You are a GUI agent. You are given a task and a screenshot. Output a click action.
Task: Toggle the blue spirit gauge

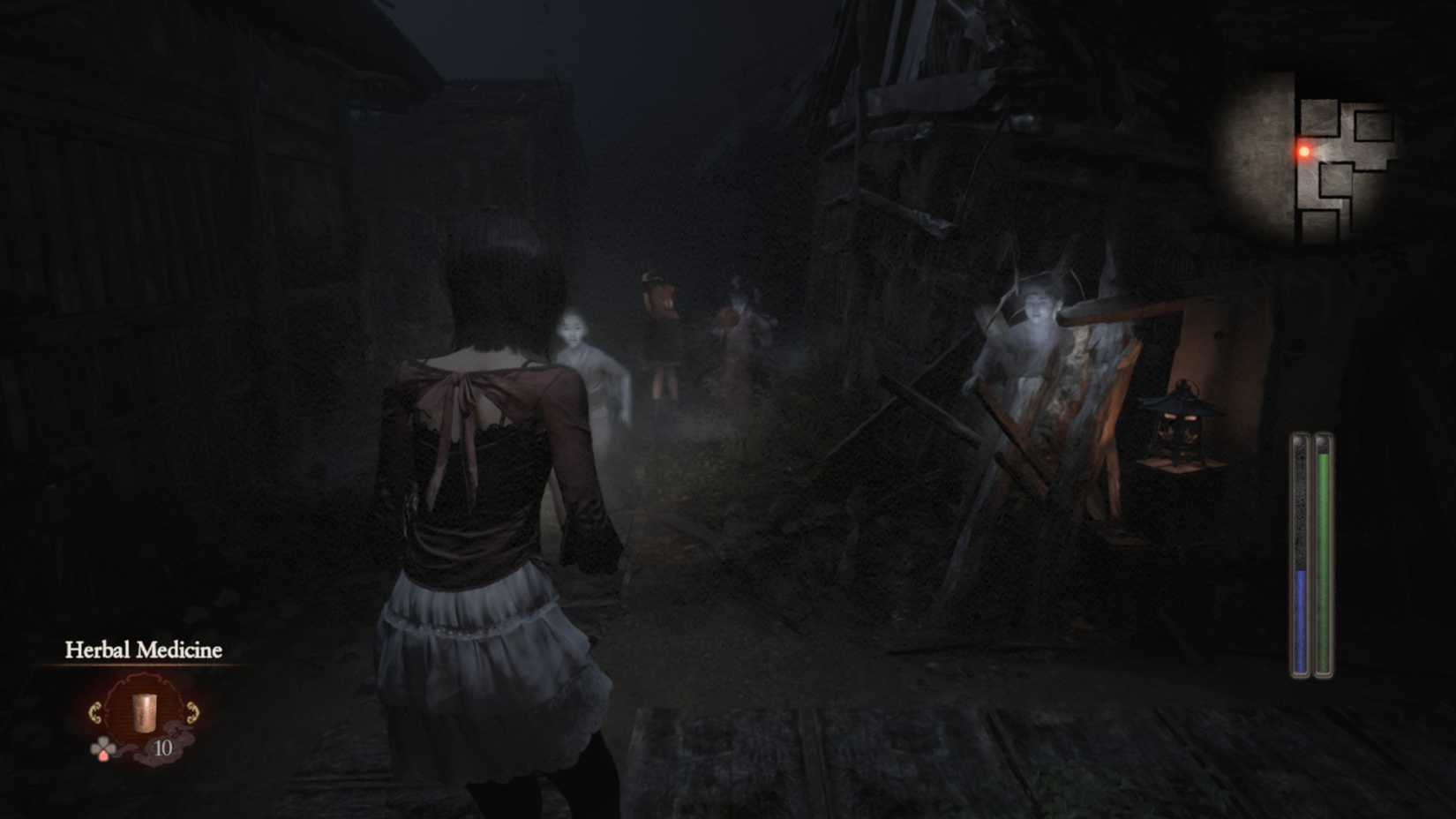[x=1299, y=618]
